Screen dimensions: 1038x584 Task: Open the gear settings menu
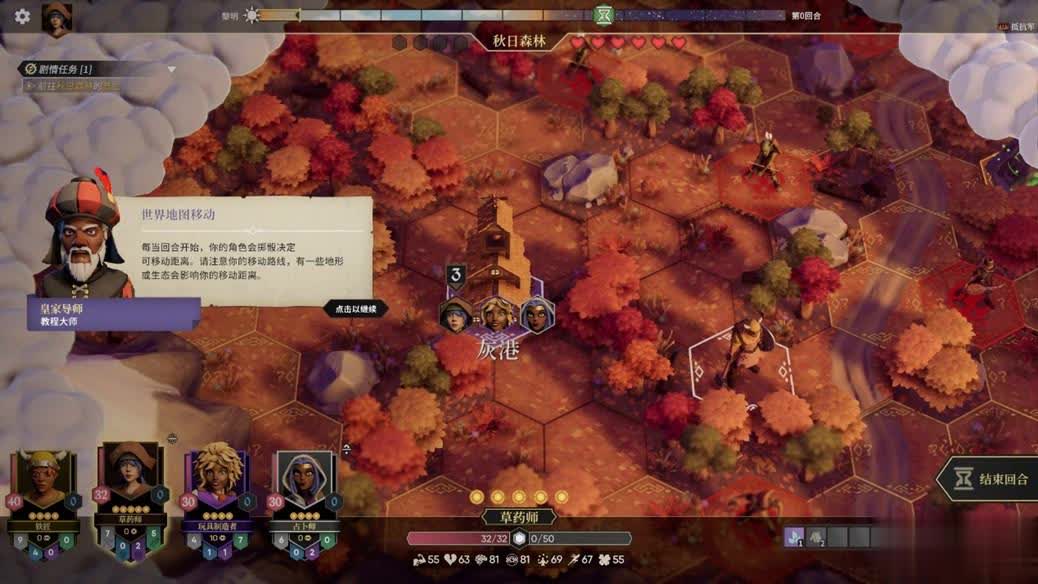coord(22,16)
